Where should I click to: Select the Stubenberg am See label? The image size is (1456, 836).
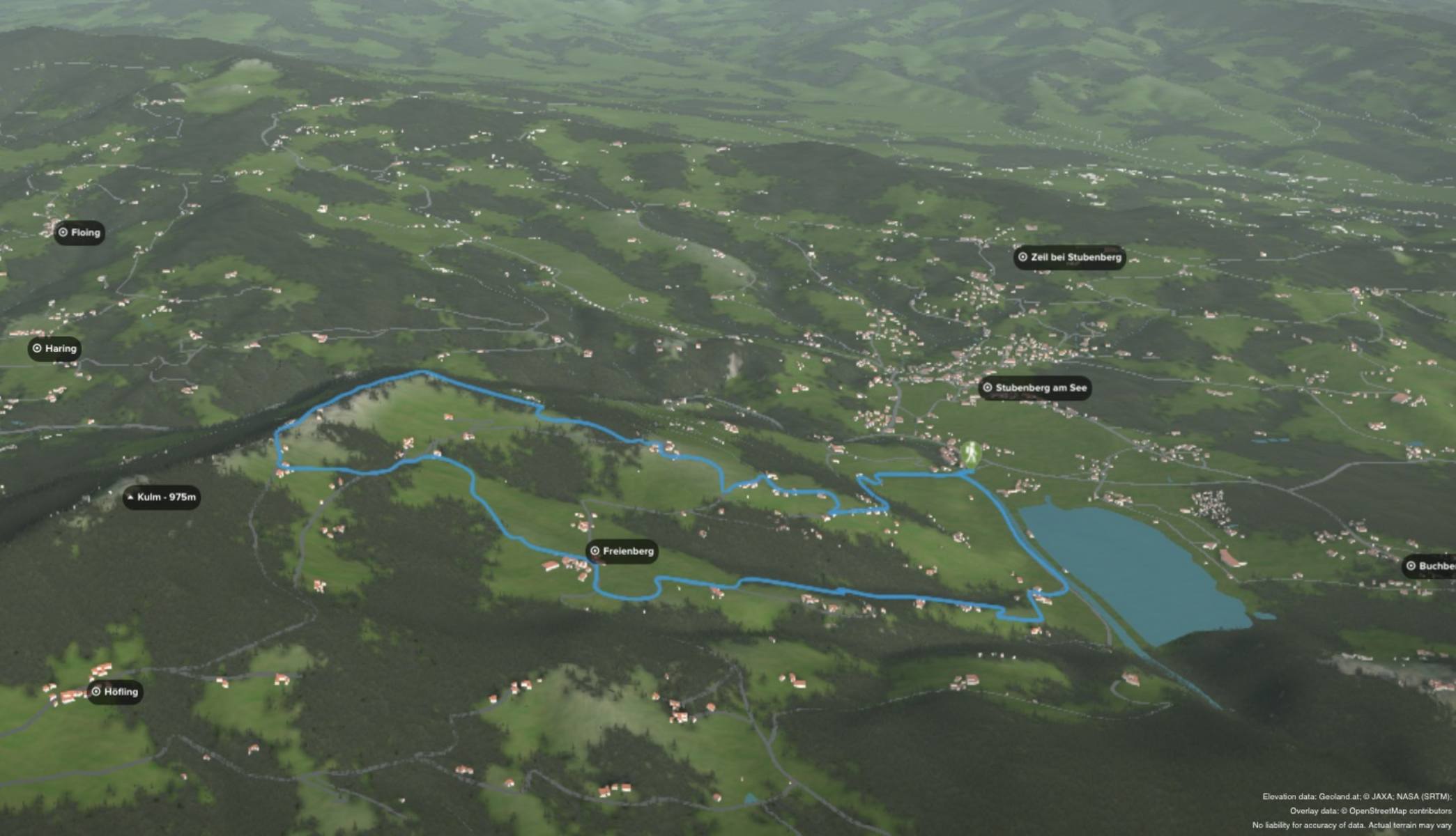pyautogui.click(x=1034, y=388)
